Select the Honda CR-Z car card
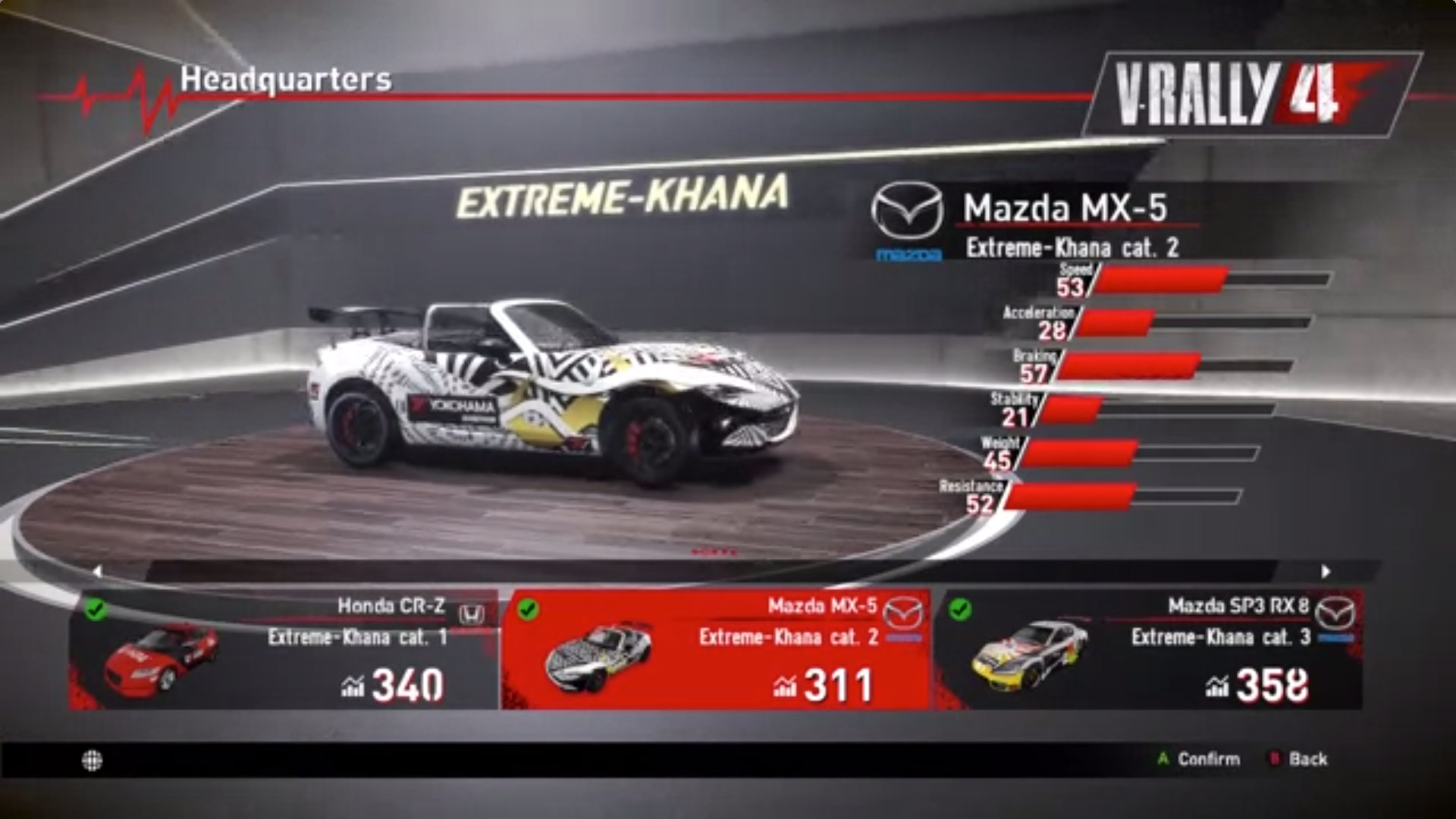Image resolution: width=1456 pixels, height=819 pixels. [284, 650]
